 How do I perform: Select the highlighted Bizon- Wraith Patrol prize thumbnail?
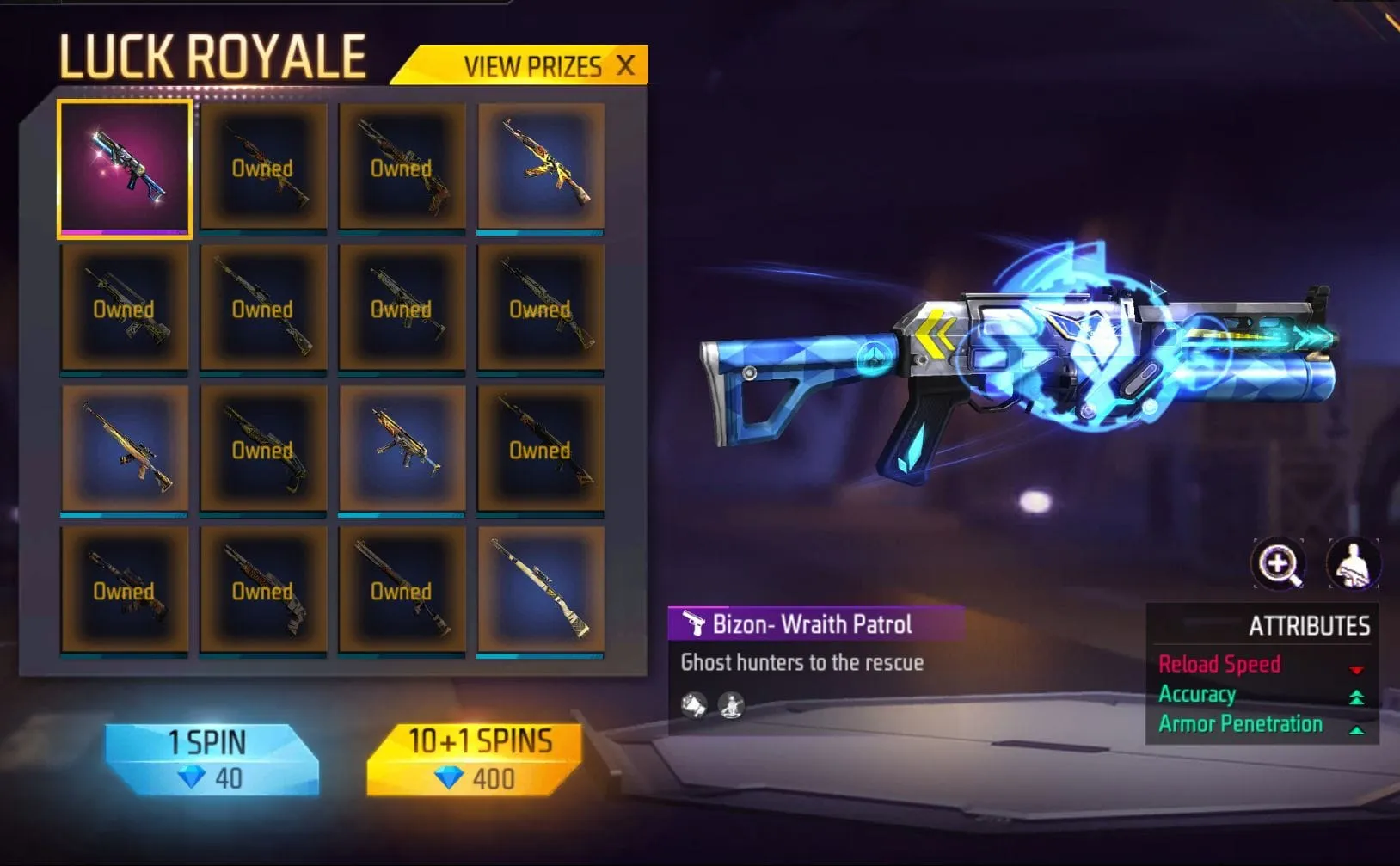pyautogui.click(x=124, y=169)
